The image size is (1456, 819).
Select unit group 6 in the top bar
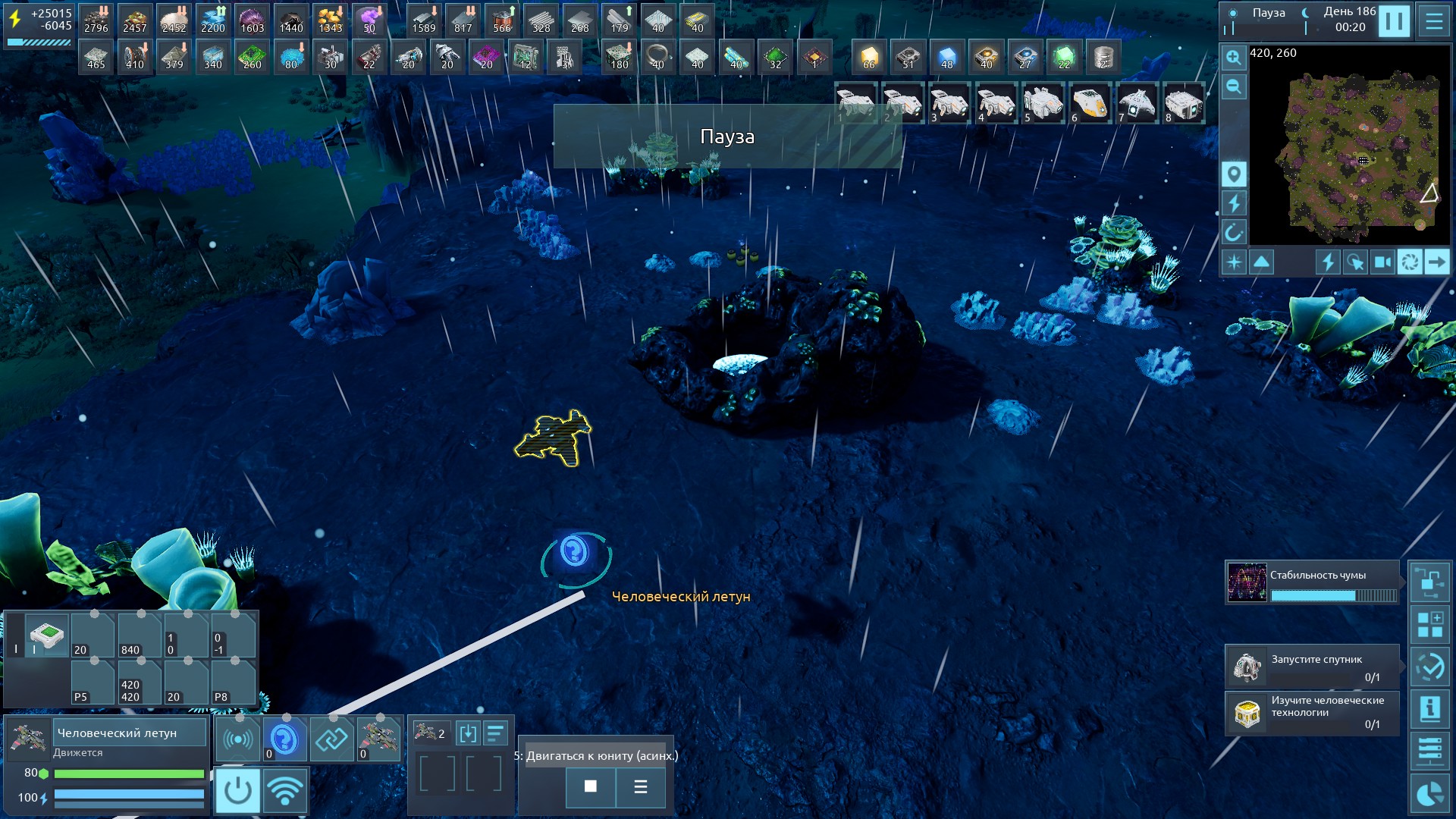pyautogui.click(x=1090, y=104)
